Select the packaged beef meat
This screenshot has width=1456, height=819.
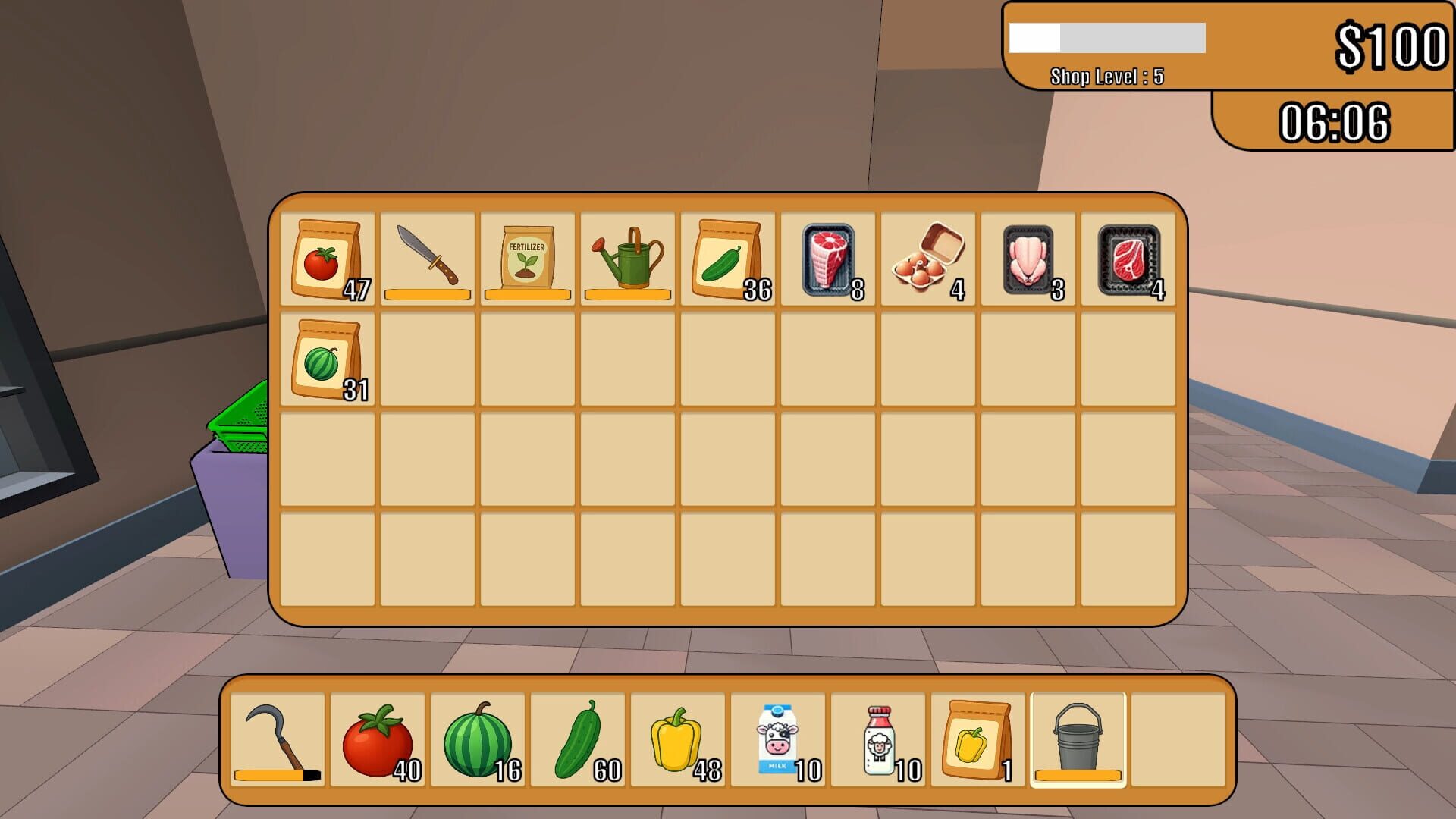coord(827,258)
